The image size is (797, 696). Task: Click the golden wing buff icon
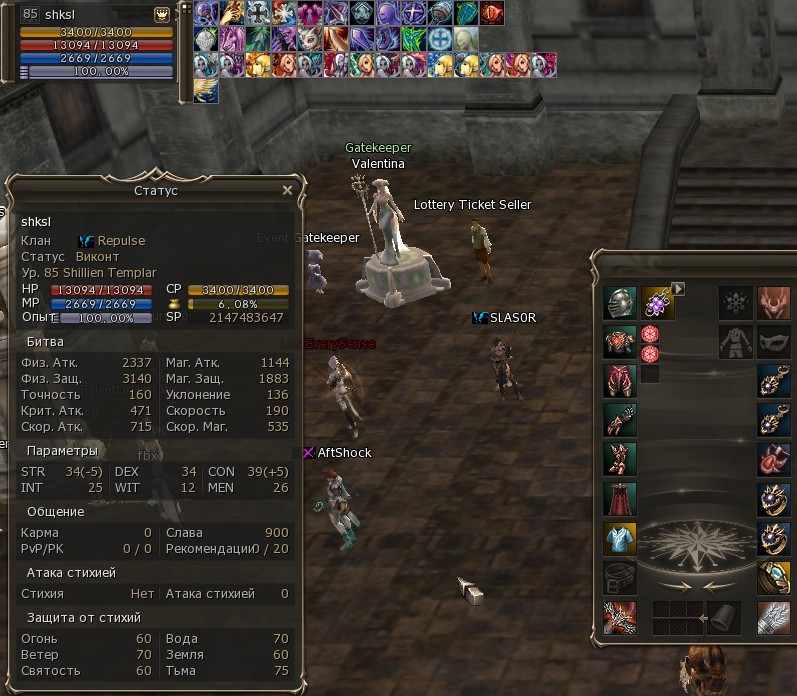click(206, 91)
